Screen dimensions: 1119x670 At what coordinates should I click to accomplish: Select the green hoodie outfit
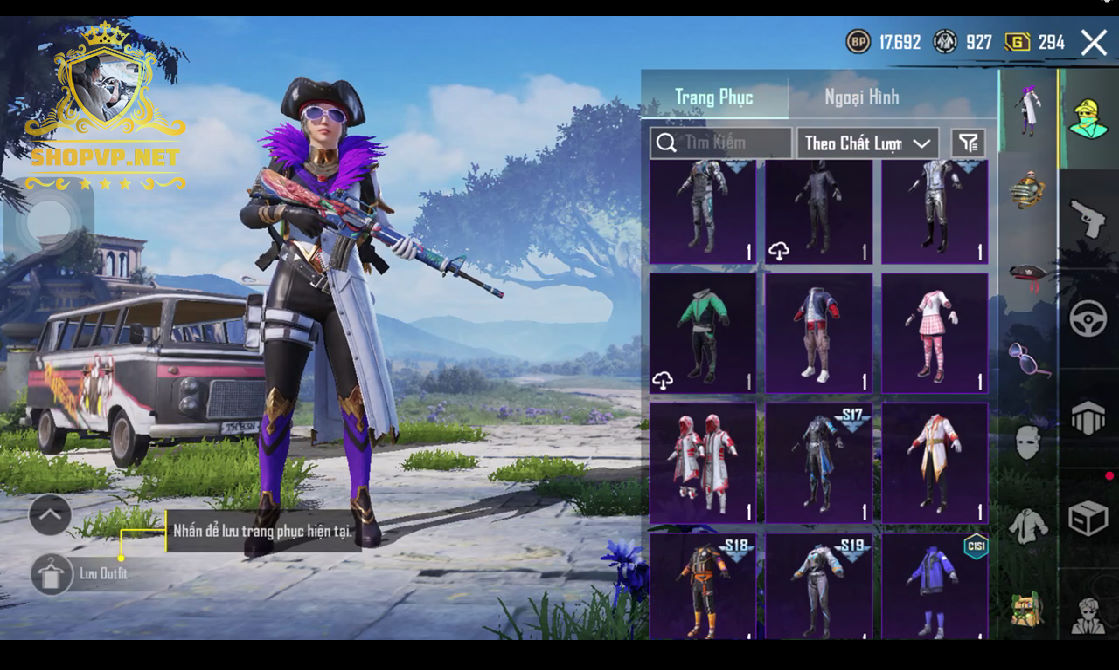(703, 333)
